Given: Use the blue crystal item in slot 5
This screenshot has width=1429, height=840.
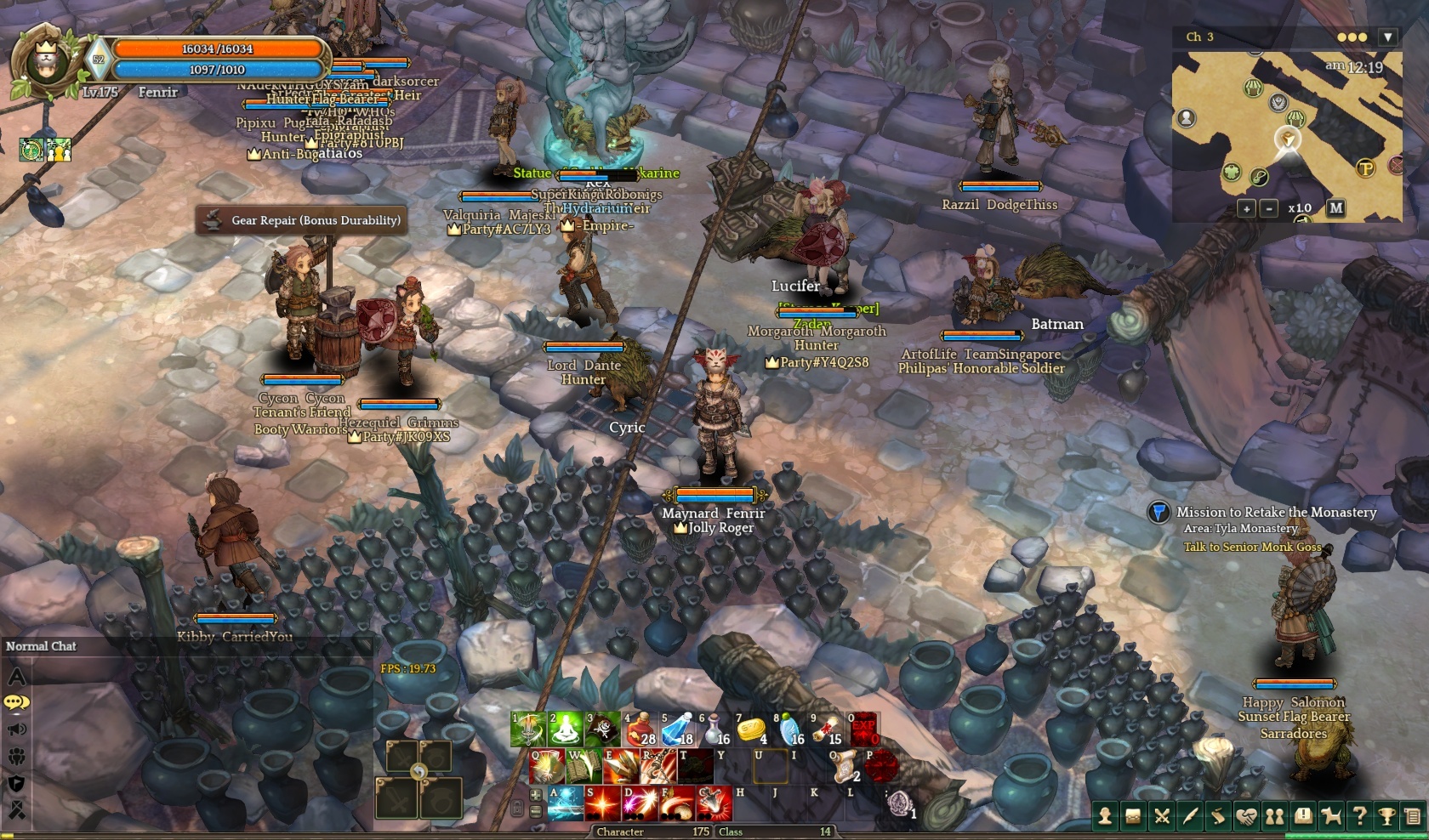Looking at the screenshot, I should [677, 730].
